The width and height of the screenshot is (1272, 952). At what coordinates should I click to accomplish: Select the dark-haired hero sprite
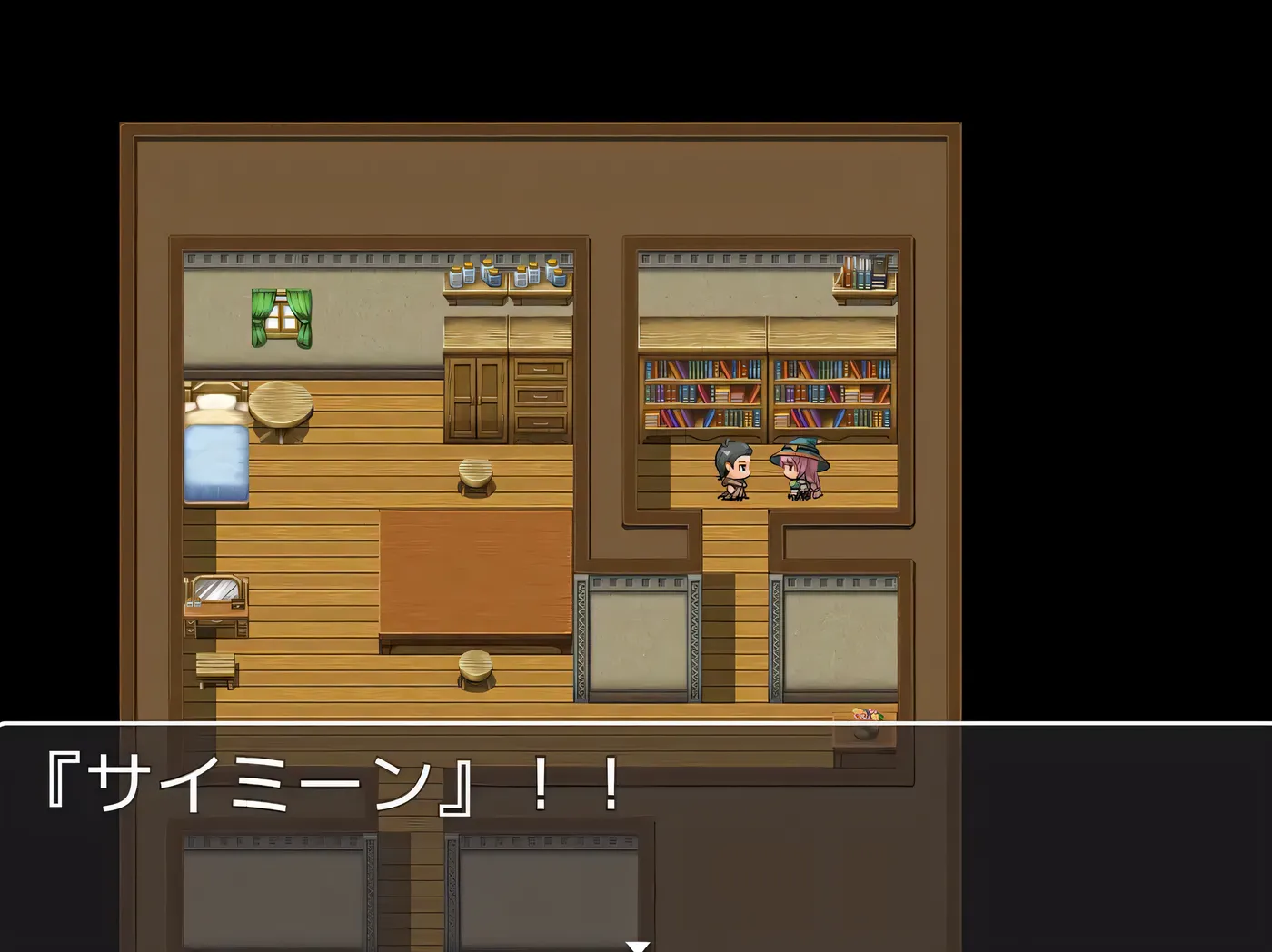[732, 472]
